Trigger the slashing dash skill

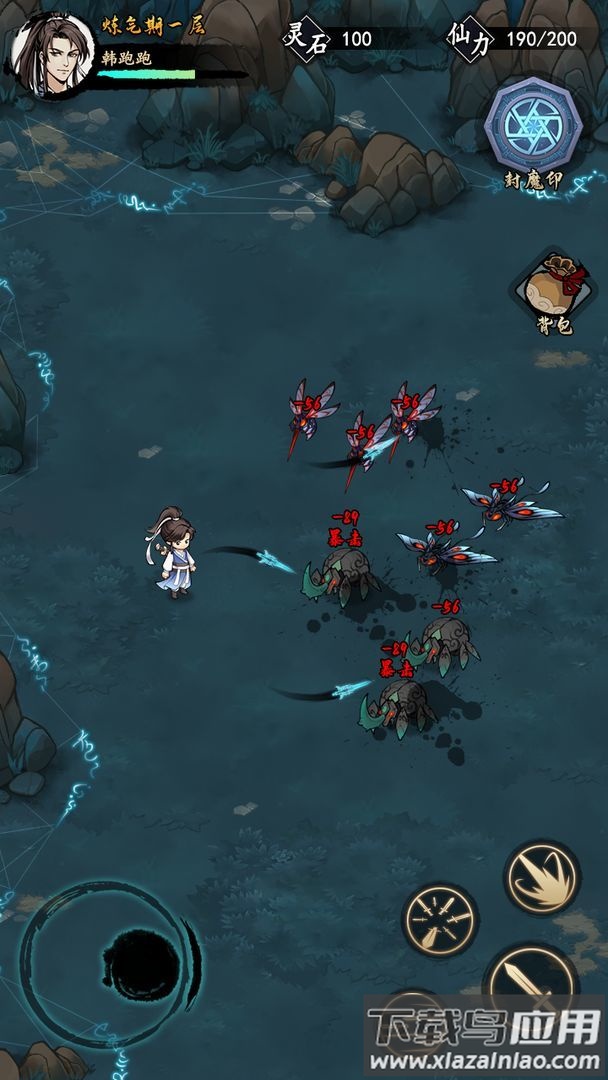click(541, 877)
